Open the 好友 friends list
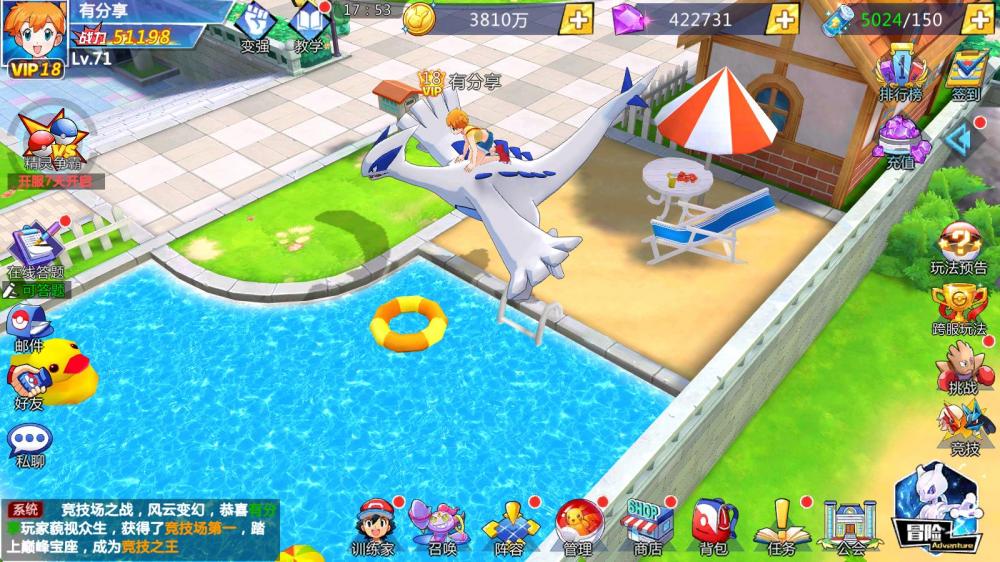This screenshot has height=562, width=1000. pyautogui.click(x=29, y=384)
